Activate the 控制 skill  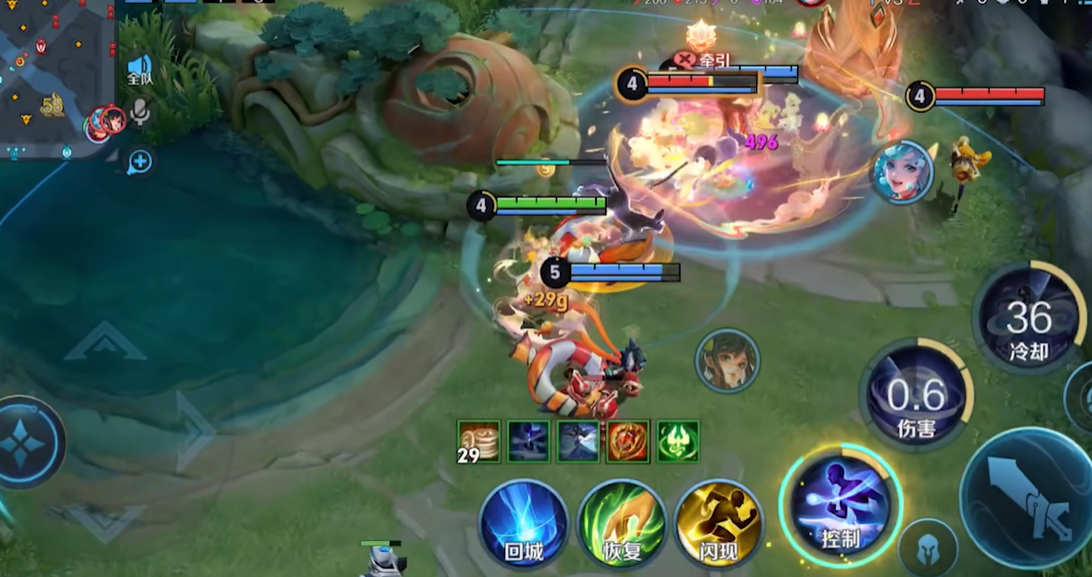pyautogui.click(x=840, y=505)
